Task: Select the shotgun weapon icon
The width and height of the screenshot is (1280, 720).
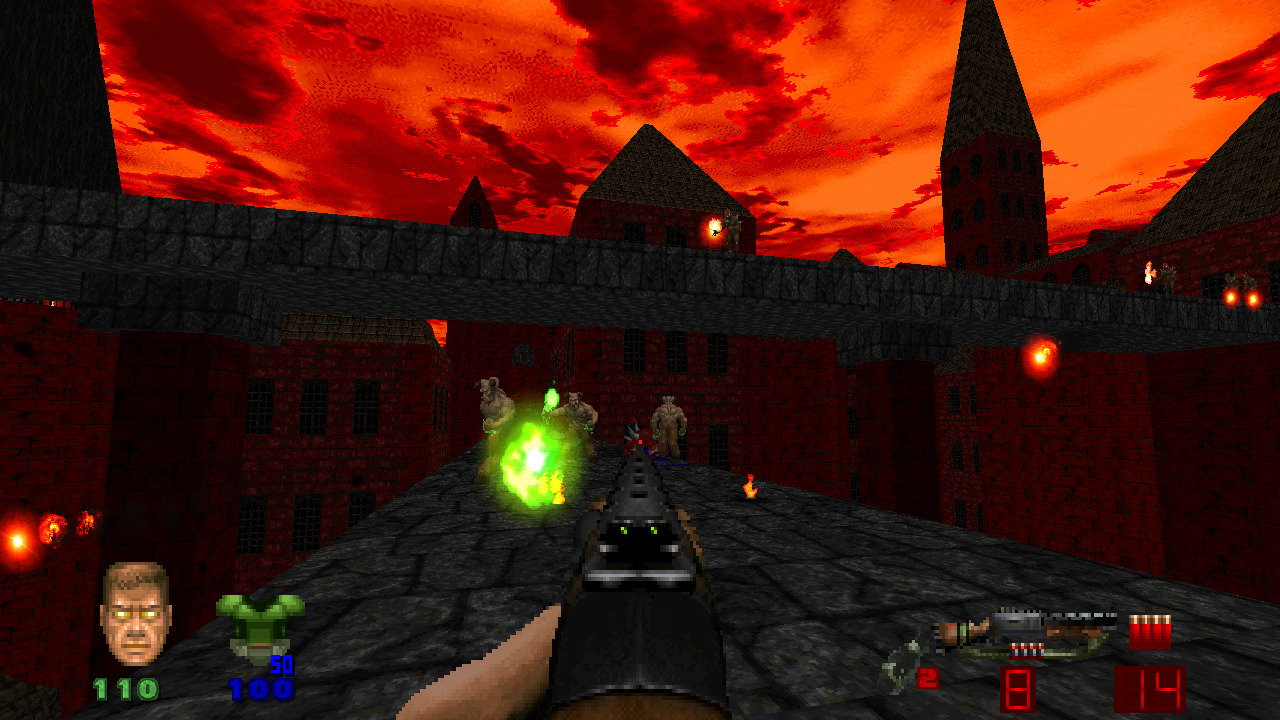Action: point(1030,632)
